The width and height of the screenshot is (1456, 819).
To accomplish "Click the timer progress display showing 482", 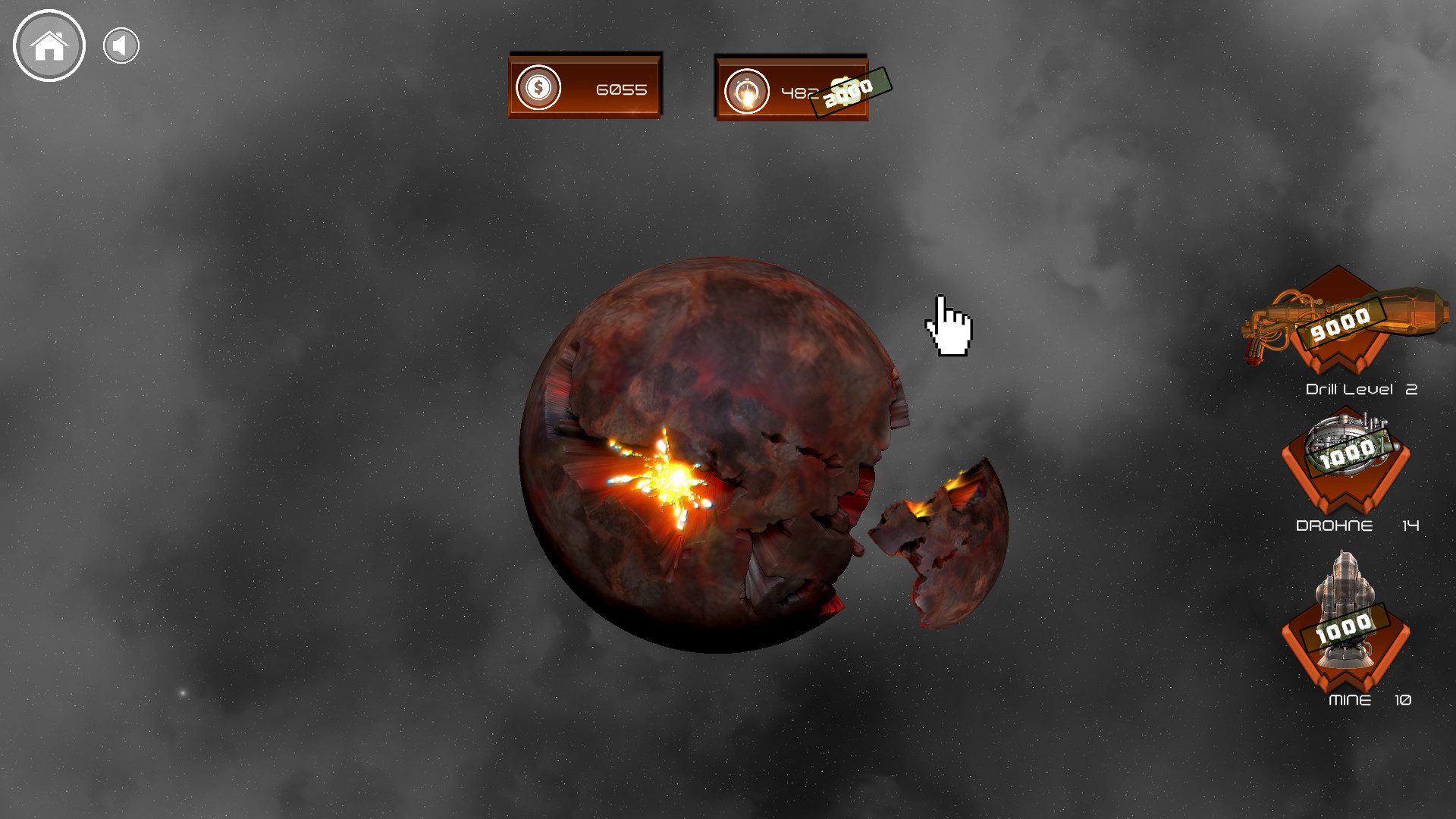I will [791, 89].
